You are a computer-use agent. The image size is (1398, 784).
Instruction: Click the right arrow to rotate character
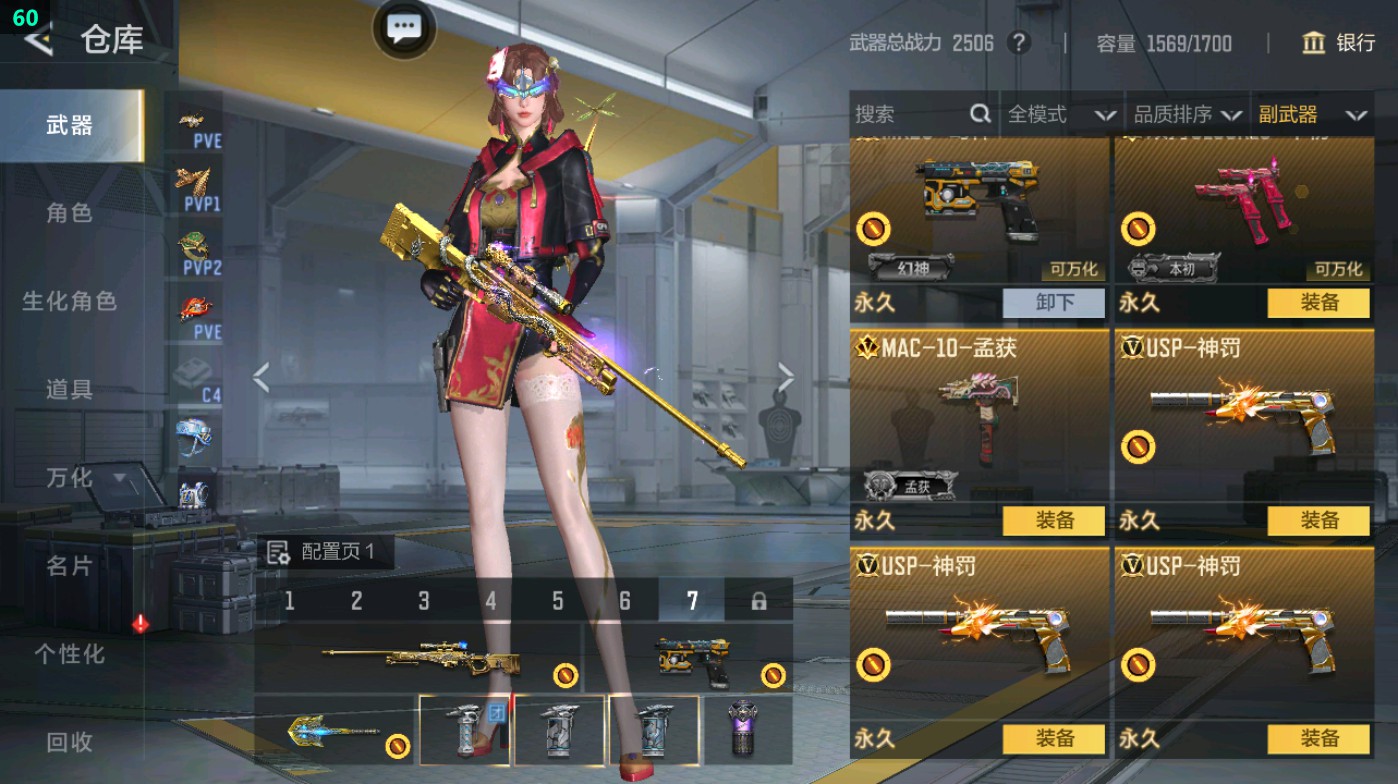(x=786, y=375)
